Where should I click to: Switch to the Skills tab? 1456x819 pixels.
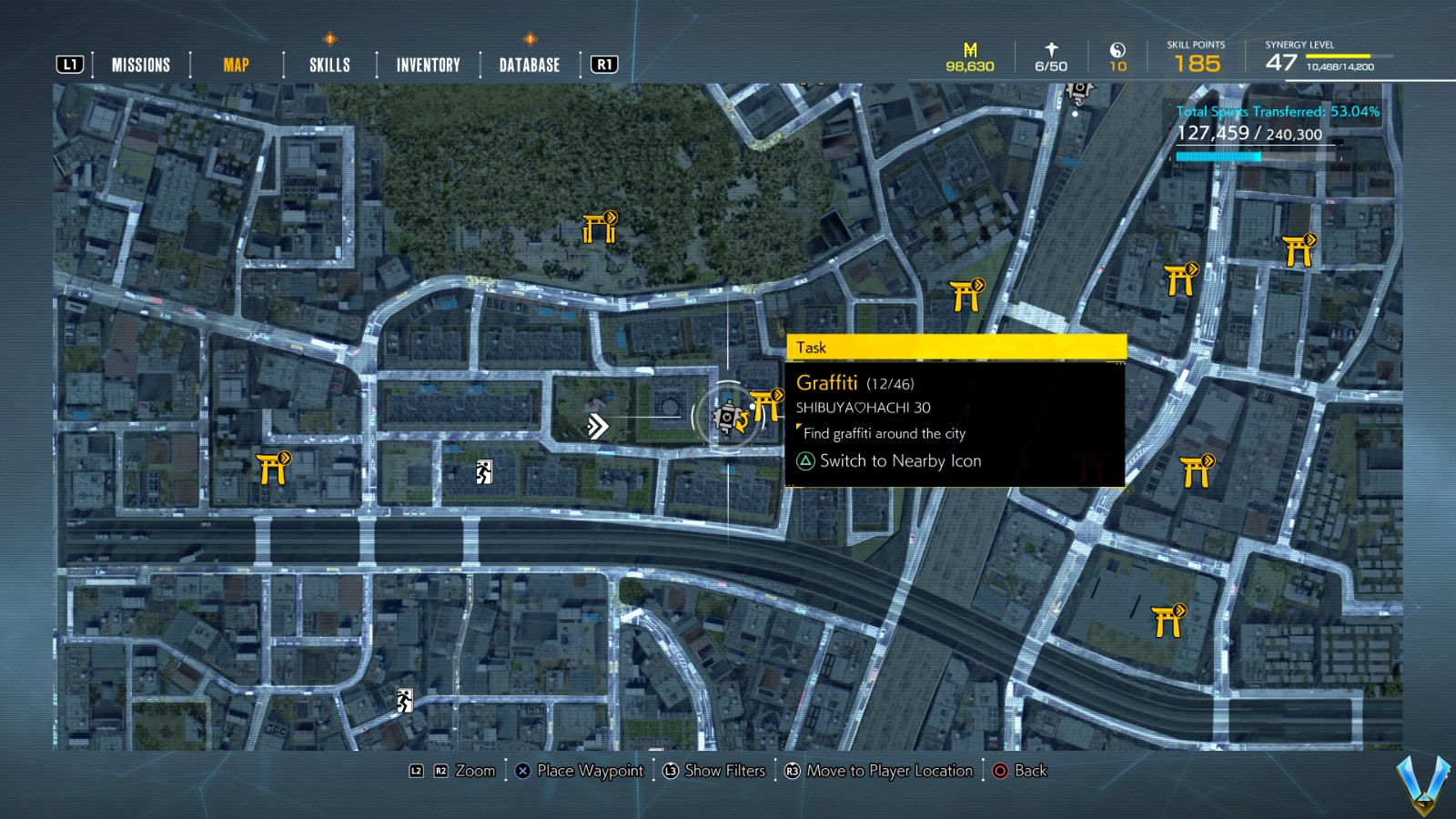click(x=329, y=64)
